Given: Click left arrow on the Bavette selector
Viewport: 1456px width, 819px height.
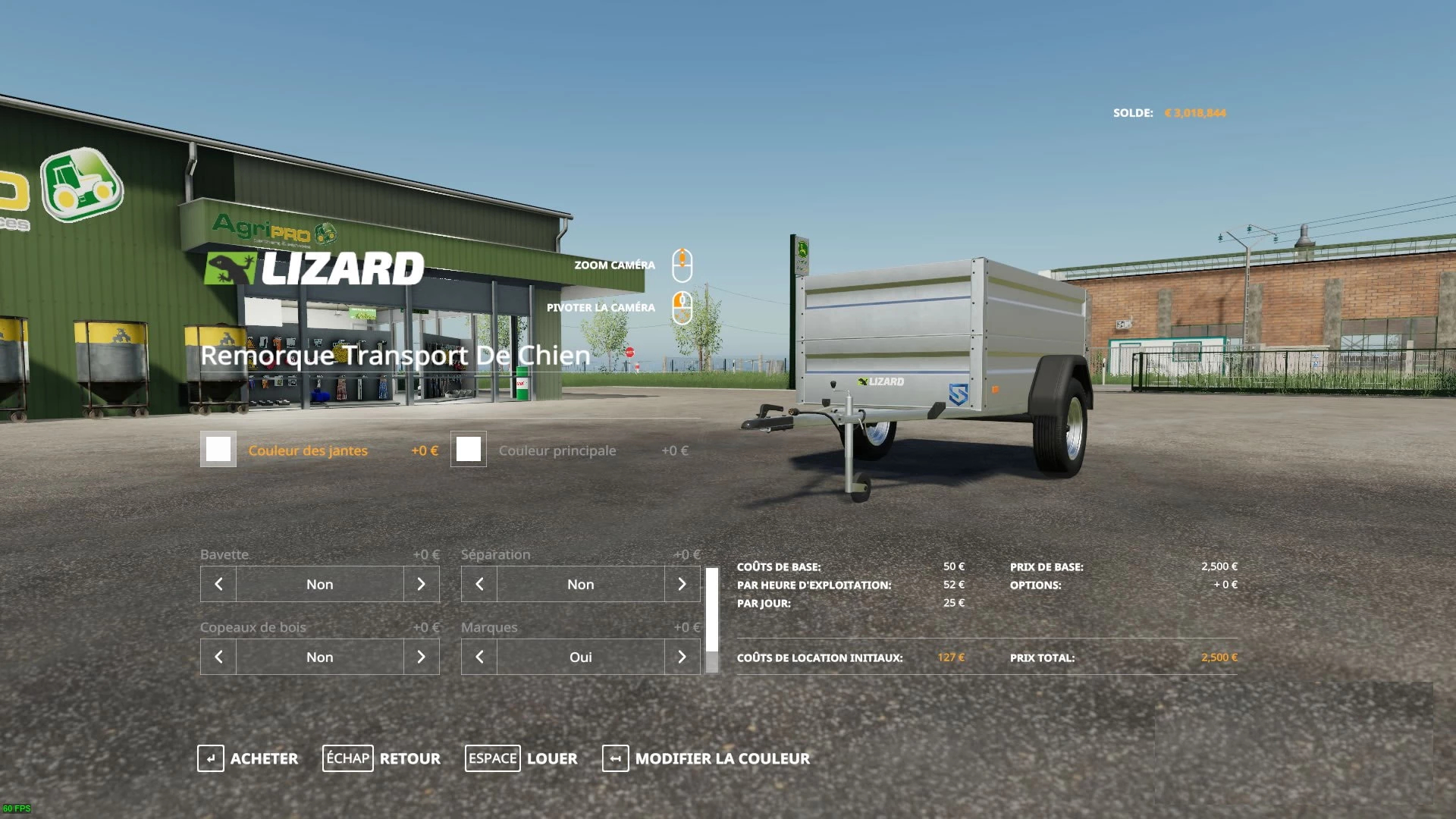Looking at the screenshot, I should pos(218,584).
